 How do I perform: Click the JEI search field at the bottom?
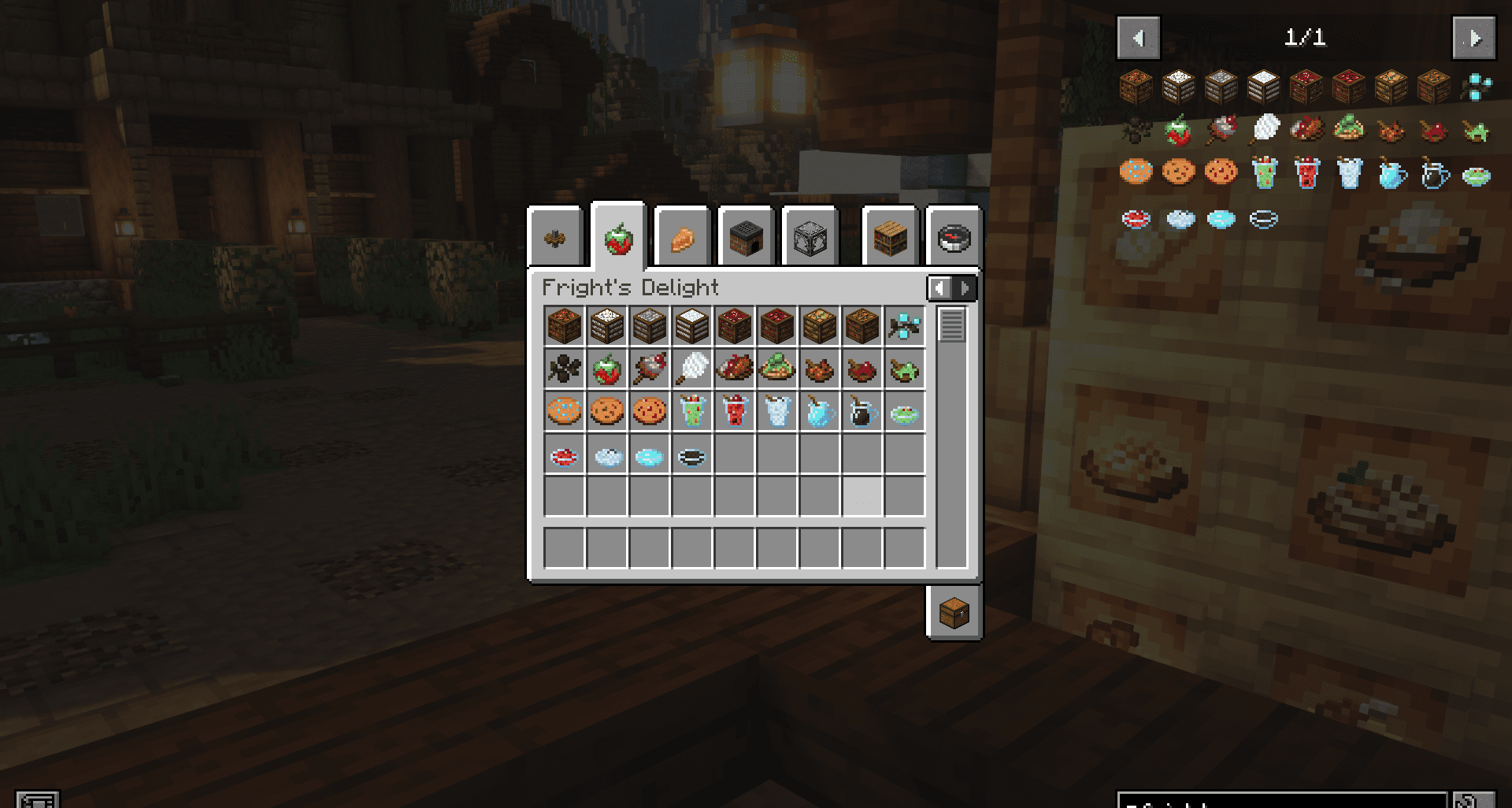point(1299,799)
